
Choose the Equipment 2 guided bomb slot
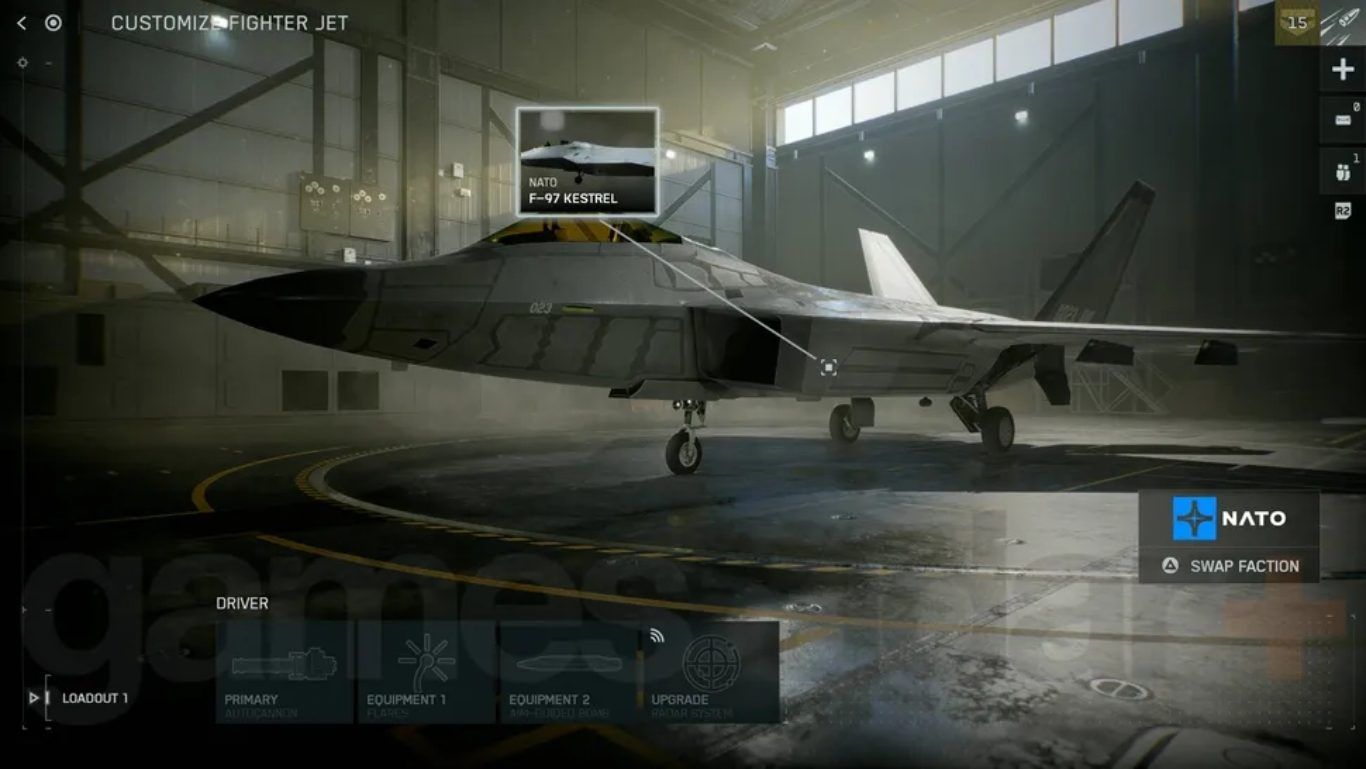pos(568,673)
